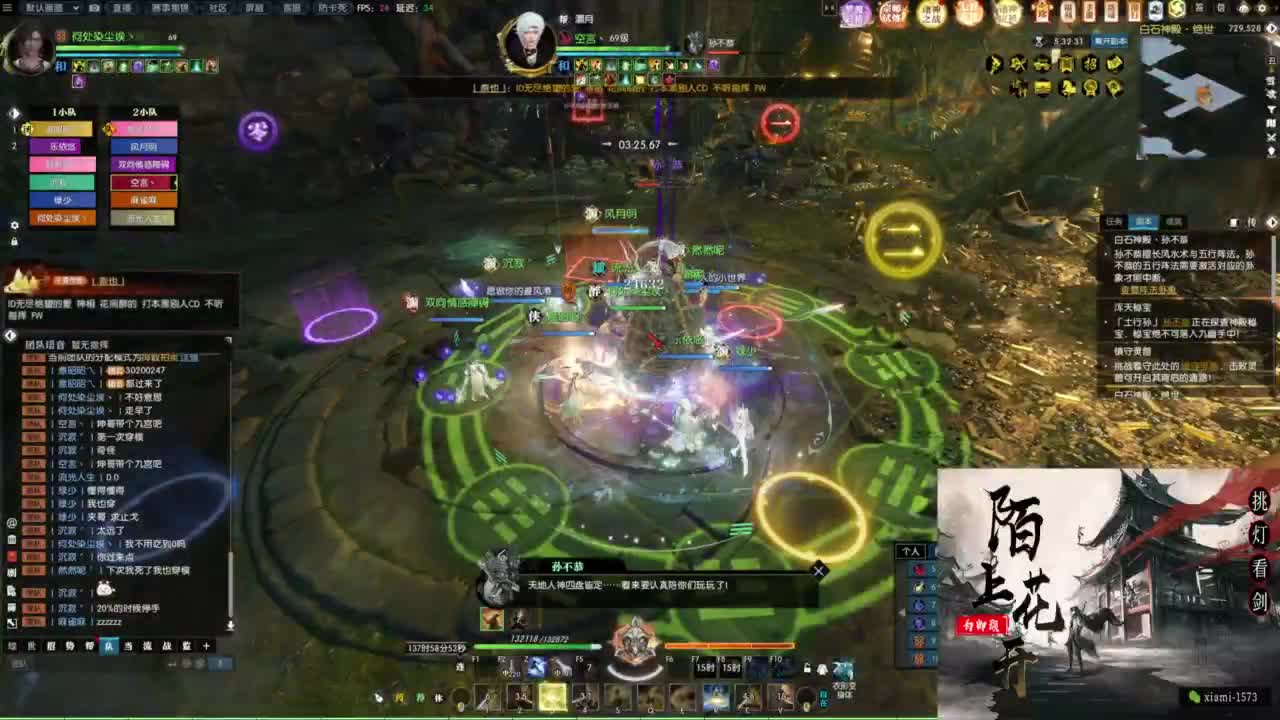The width and height of the screenshot is (1280, 720).
Task: Toggle the 和 peace mode icon under your avatar
Action: (x=60, y=66)
